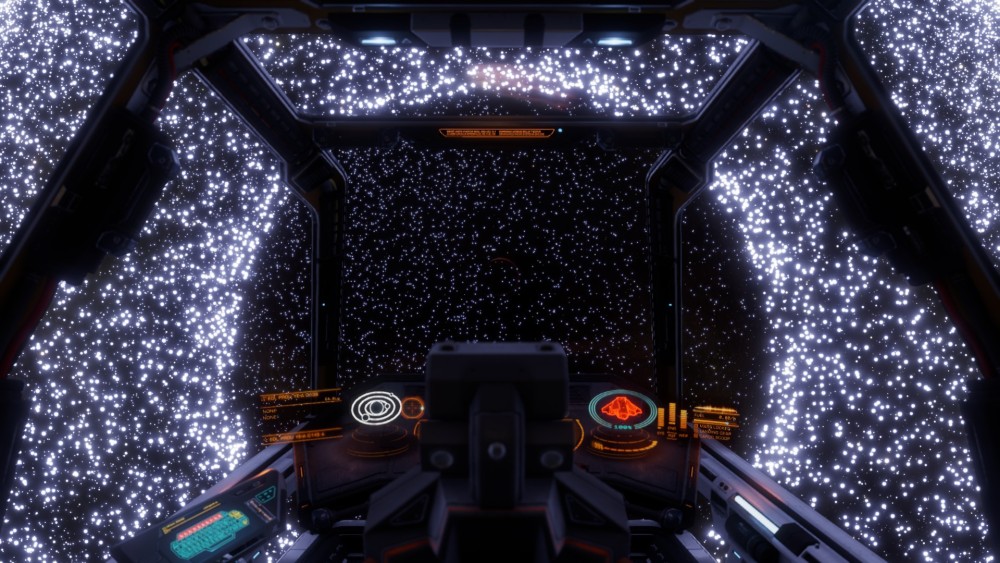The image size is (1000, 563).
Task: Select the orange info bar above the windshield
Action: click(496, 132)
